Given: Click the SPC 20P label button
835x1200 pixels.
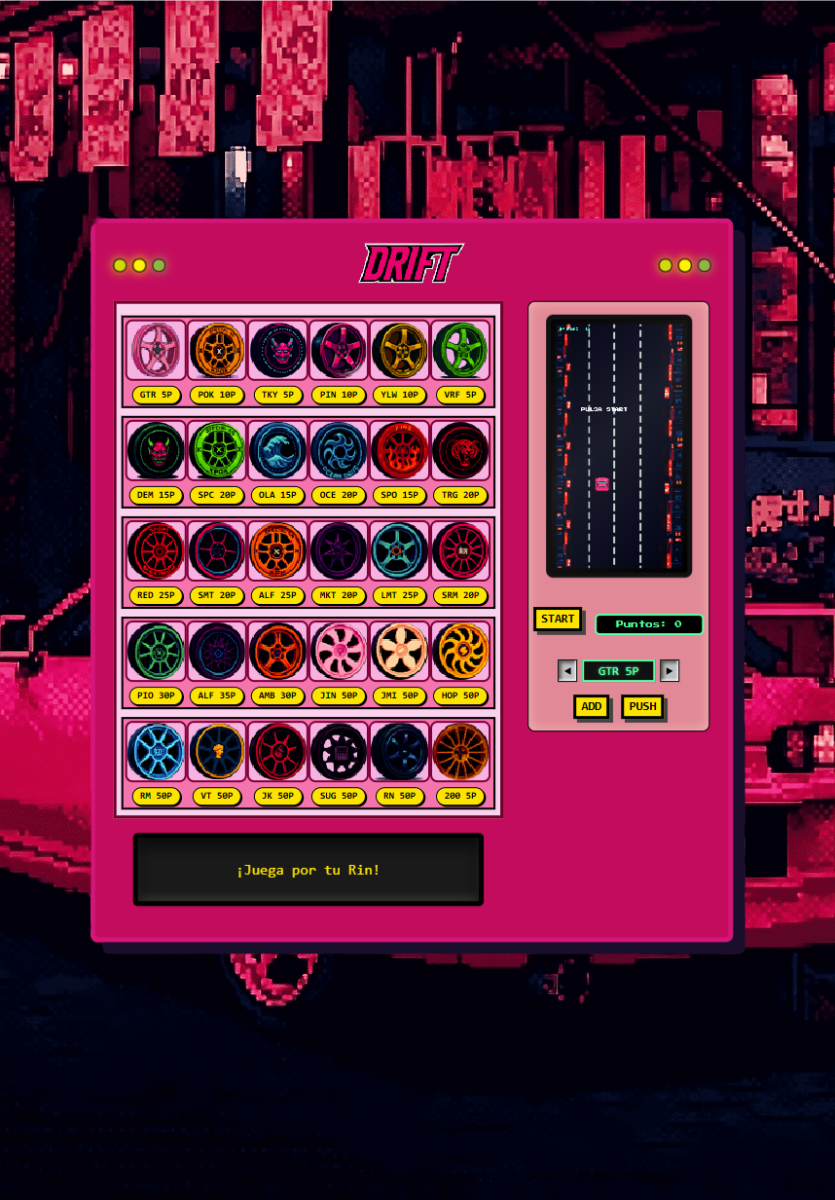Looking at the screenshot, I should 217,495.
